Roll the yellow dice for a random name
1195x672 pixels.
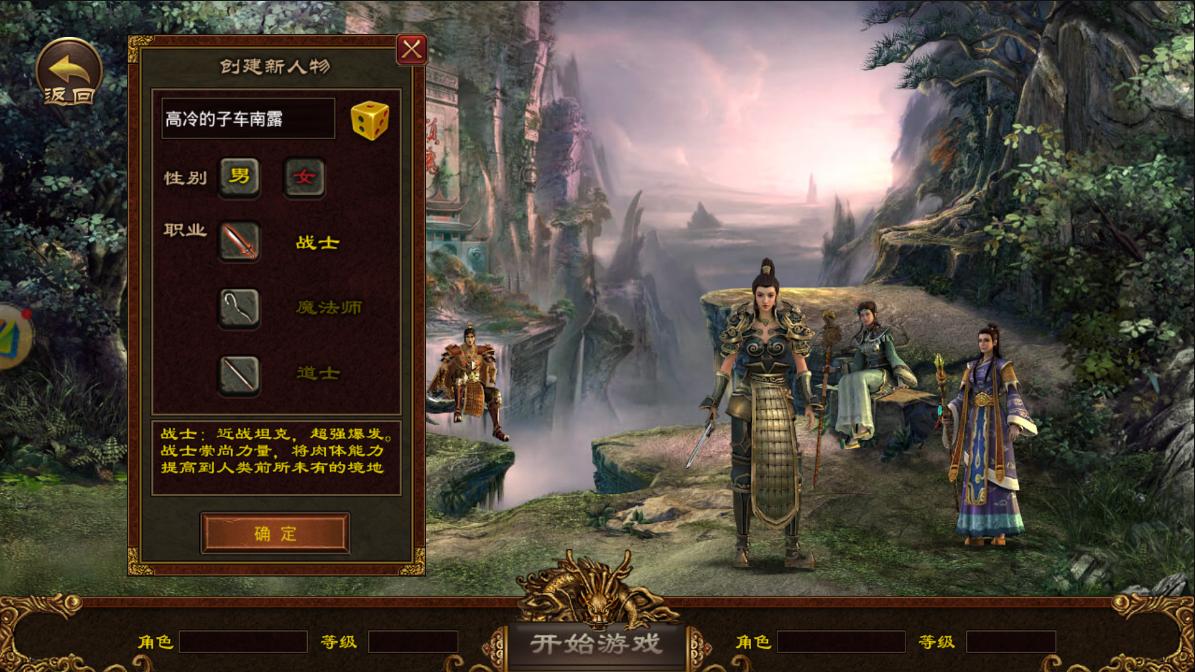coord(369,119)
